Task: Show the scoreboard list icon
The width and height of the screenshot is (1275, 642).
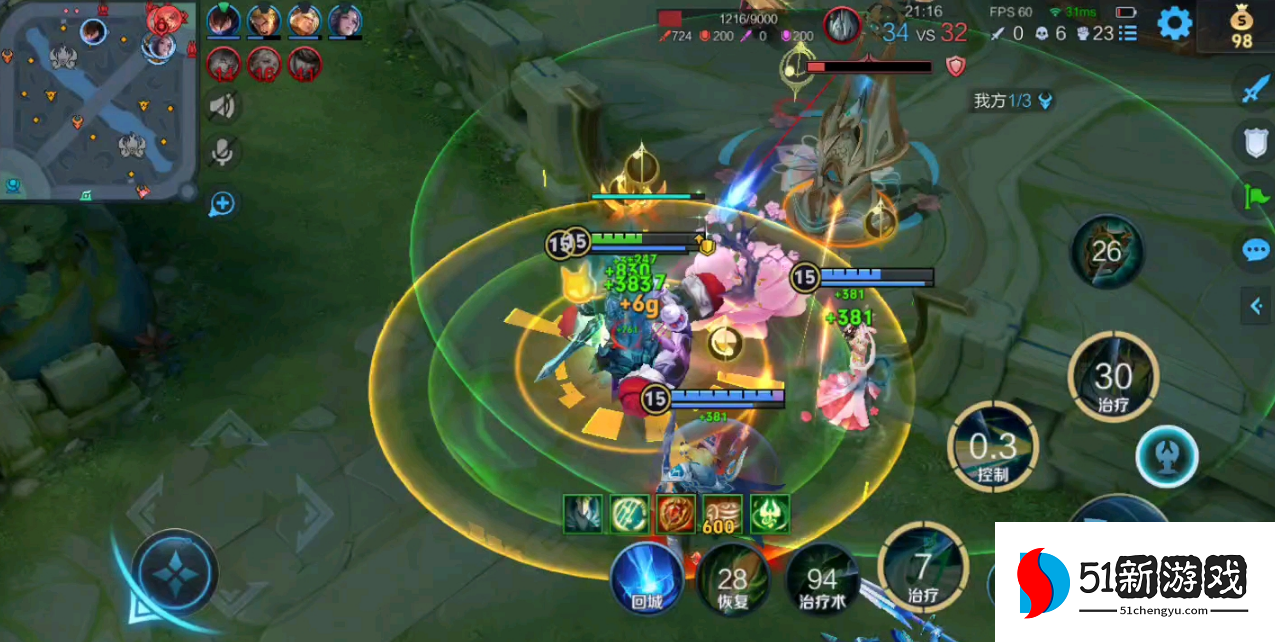Action: click(x=1128, y=34)
